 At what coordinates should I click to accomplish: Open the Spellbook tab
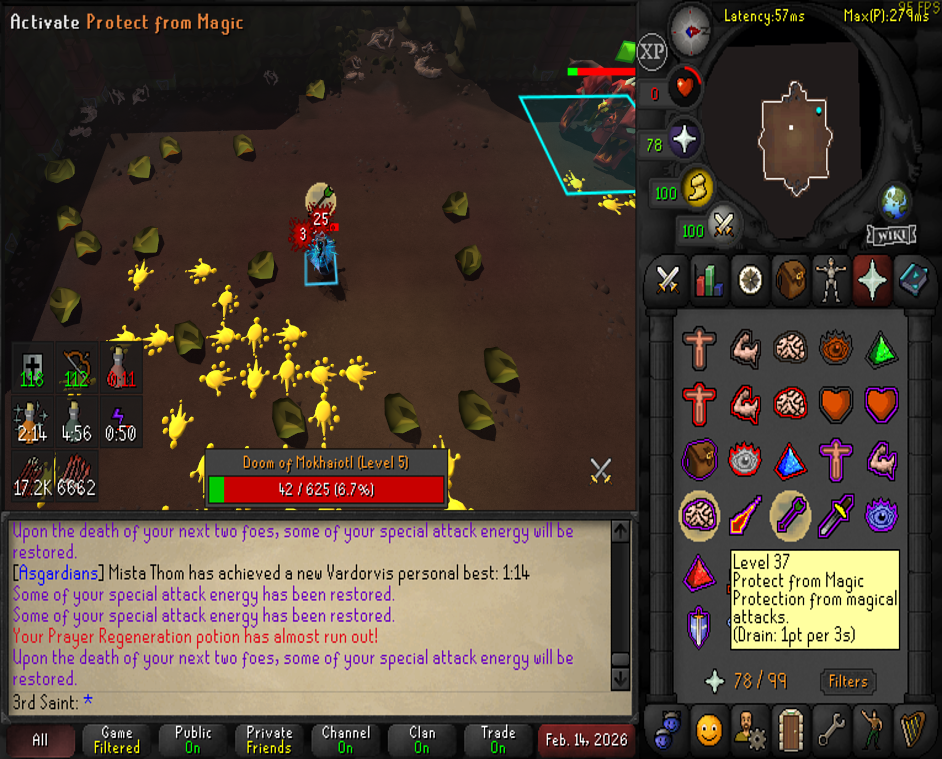tap(913, 279)
